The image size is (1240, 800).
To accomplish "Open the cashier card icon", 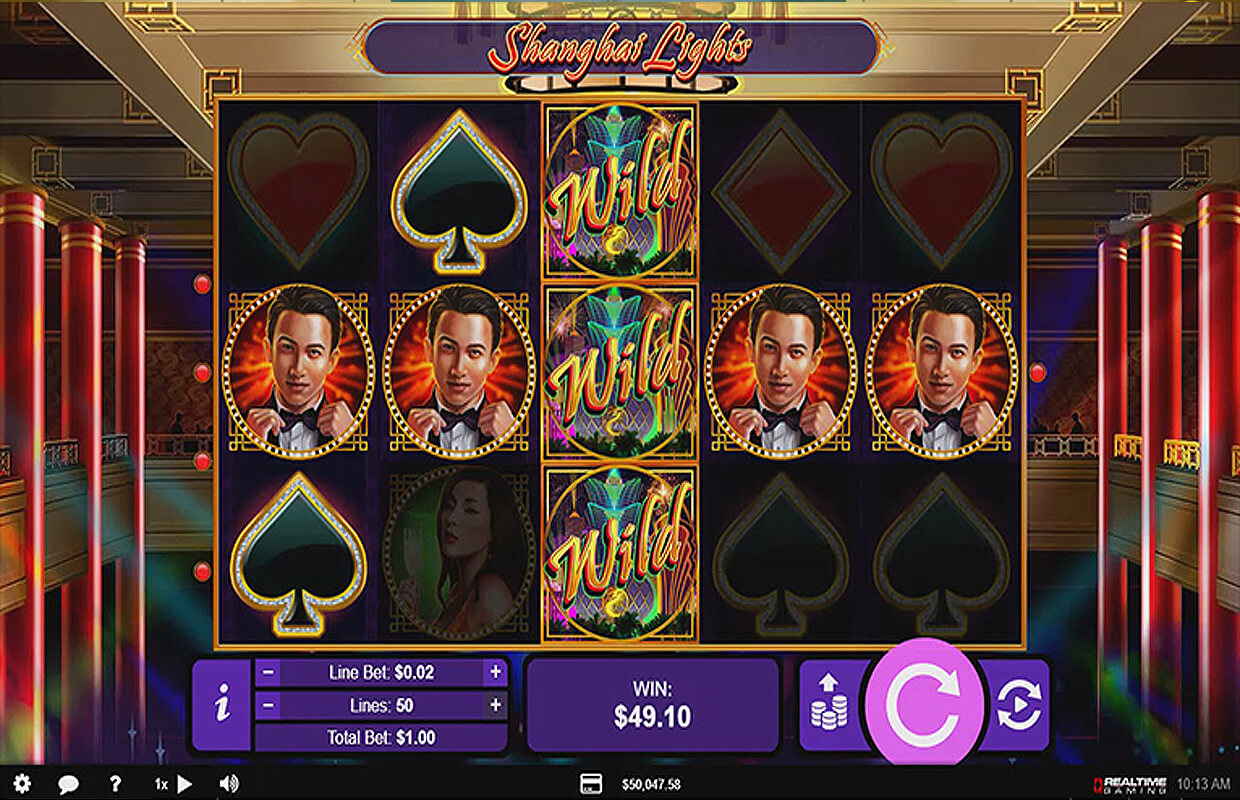I will [590, 784].
